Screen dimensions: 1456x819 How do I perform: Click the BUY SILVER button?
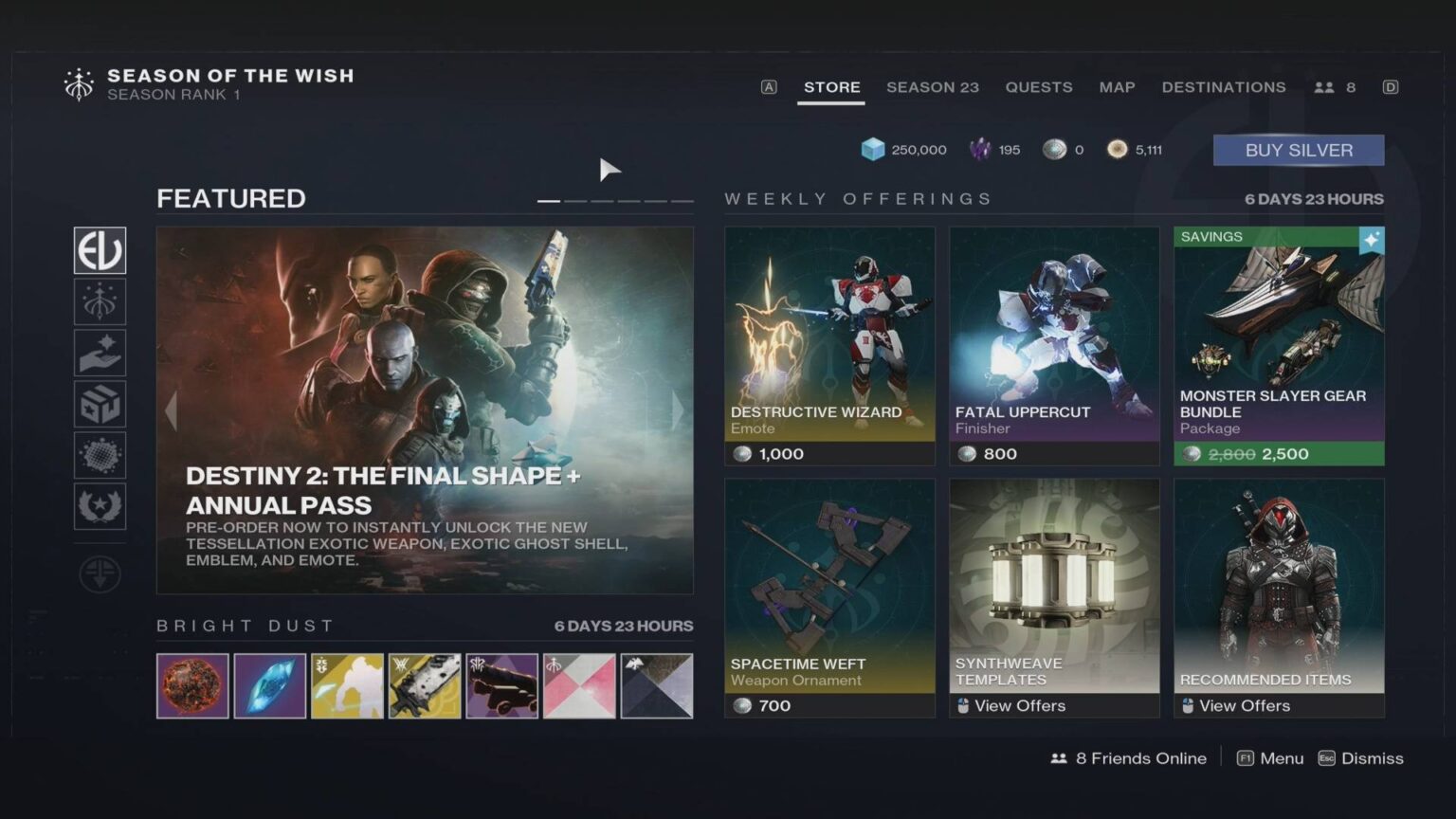(x=1298, y=150)
